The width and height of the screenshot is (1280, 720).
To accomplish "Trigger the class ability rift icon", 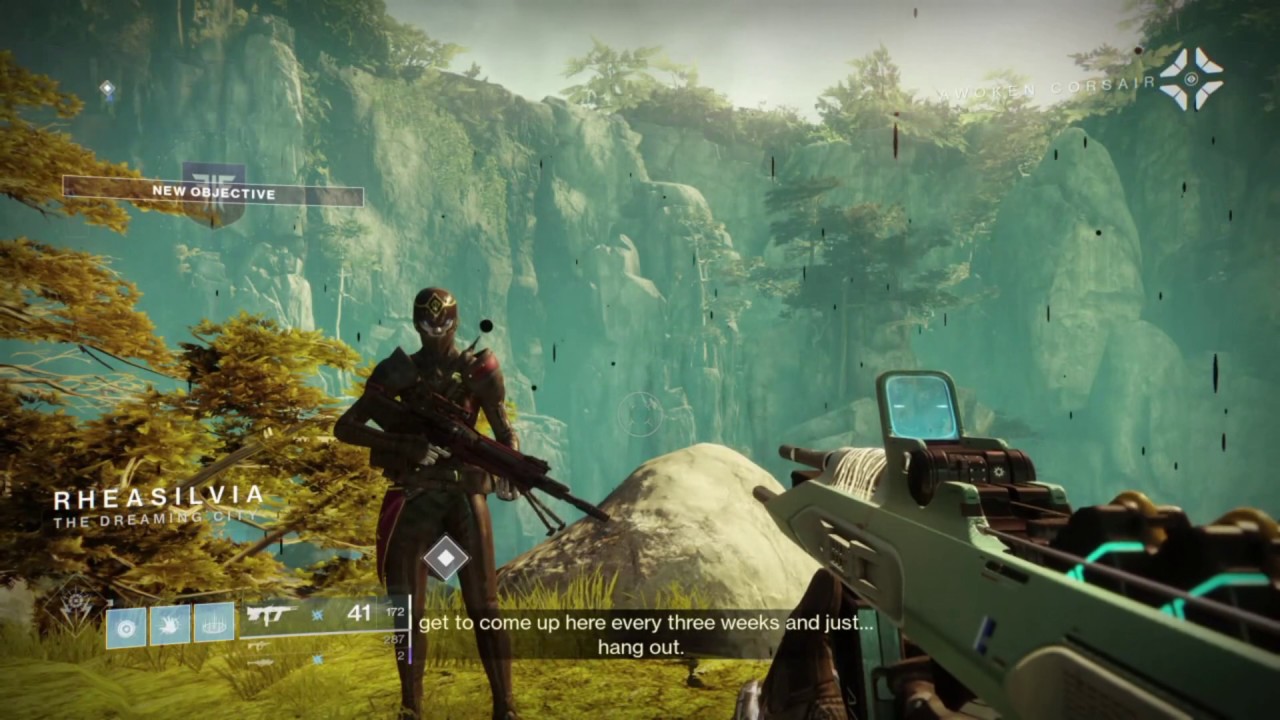I will pyautogui.click(x=214, y=623).
